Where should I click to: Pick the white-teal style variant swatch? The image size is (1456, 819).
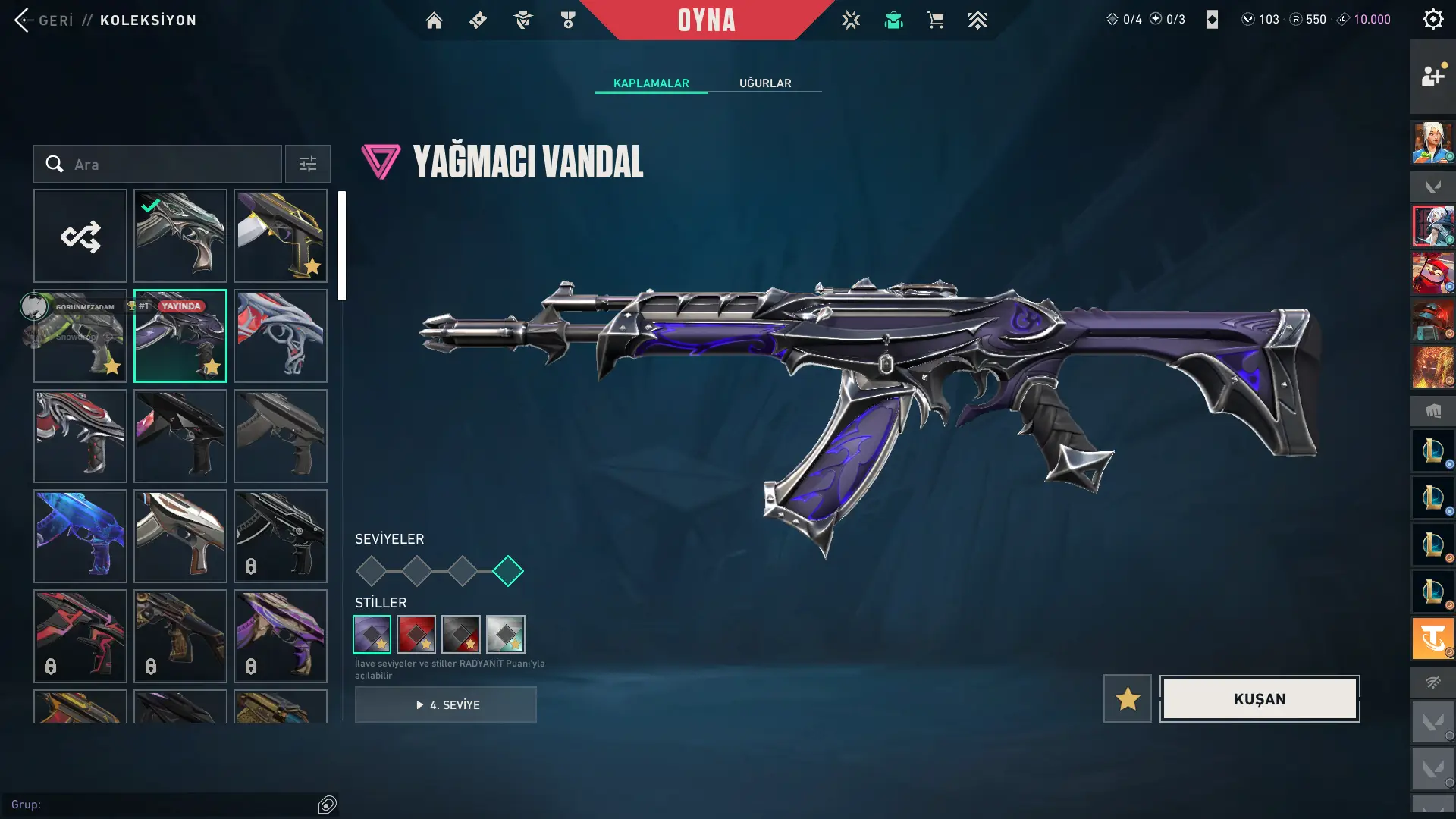tap(506, 635)
